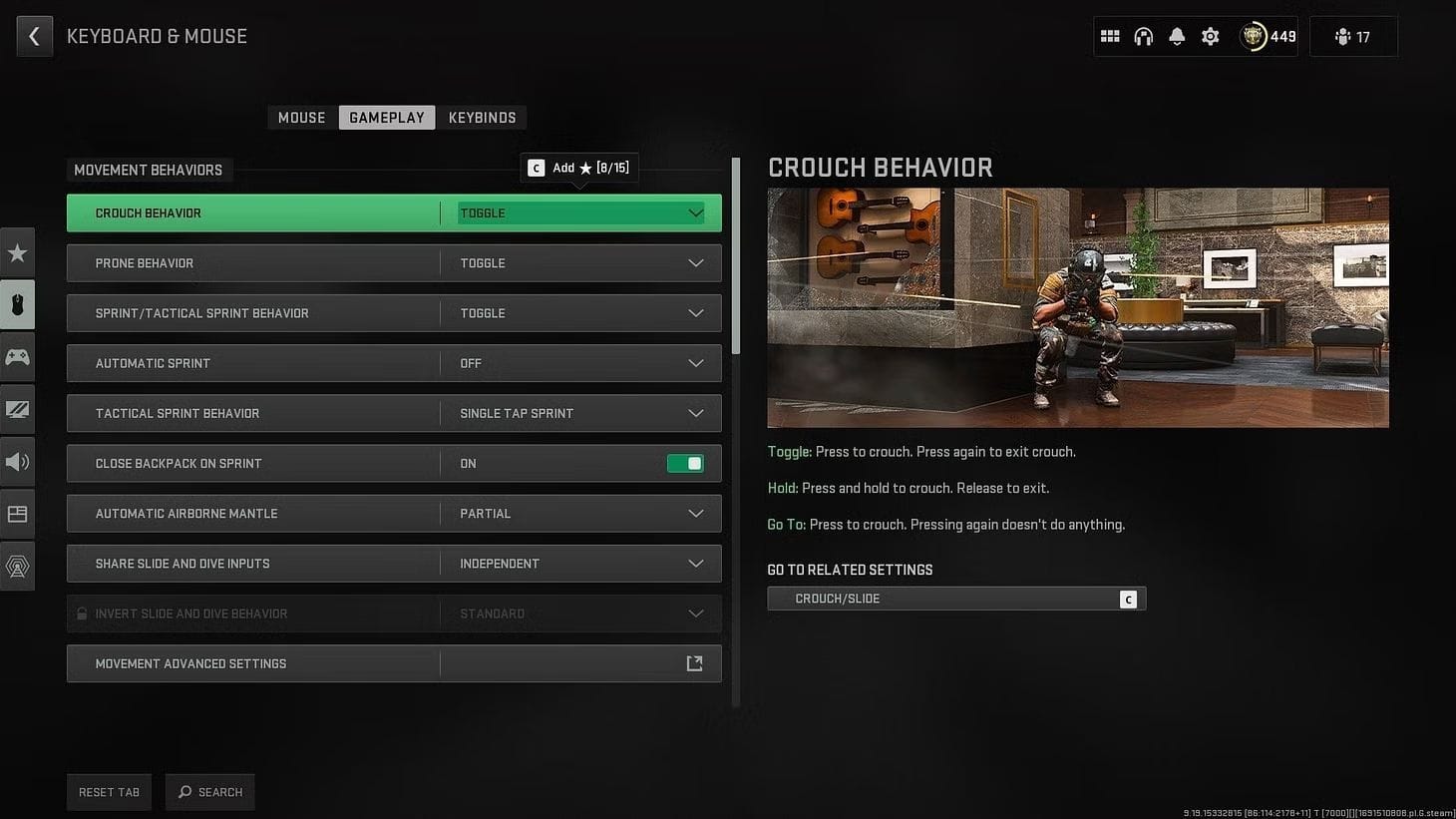Viewport: 1456px width, 819px height.
Task: Open the Crouch Behavior dropdown
Action: [580, 213]
